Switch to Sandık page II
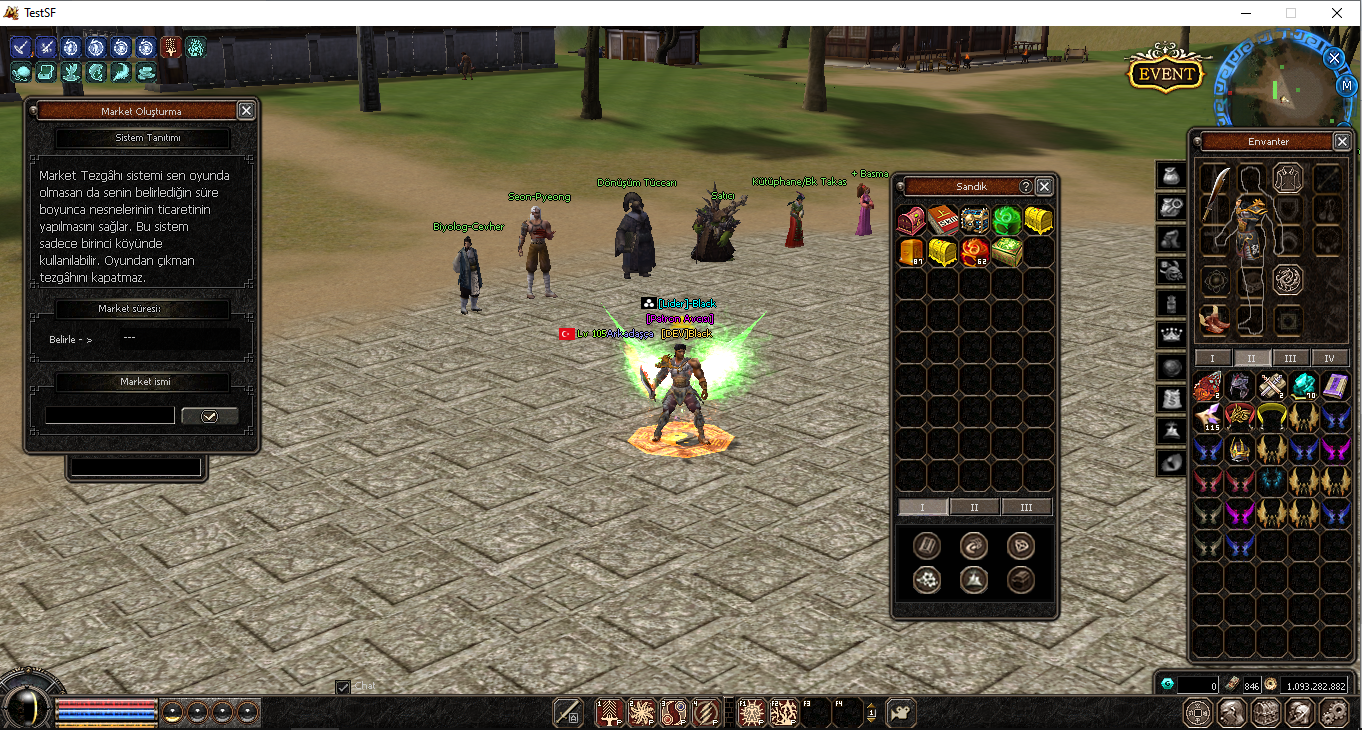This screenshot has height=730, width=1362. pyautogui.click(x=975, y=507)
